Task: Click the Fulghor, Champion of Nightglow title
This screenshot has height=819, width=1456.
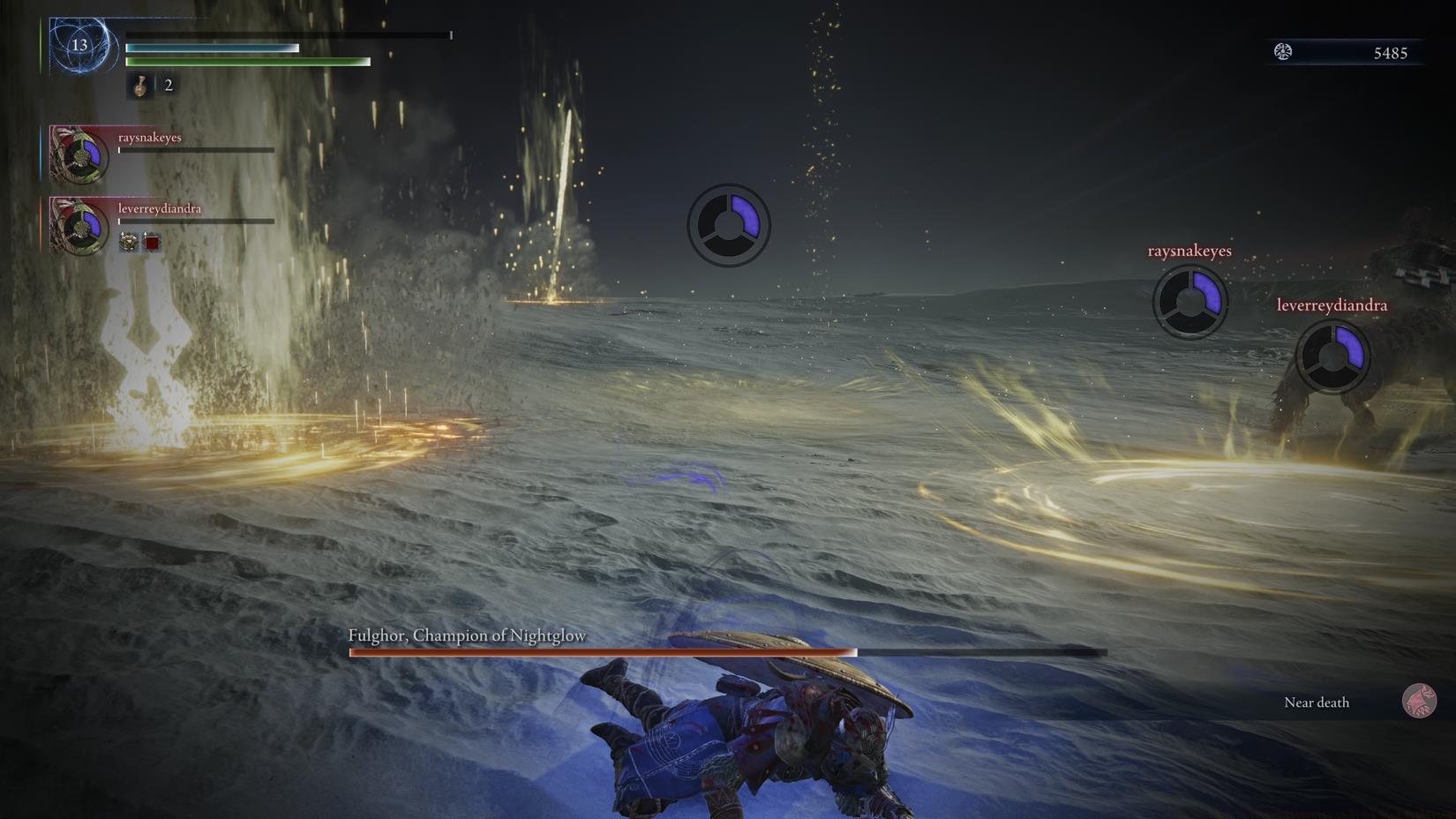Action: [467, 635]
